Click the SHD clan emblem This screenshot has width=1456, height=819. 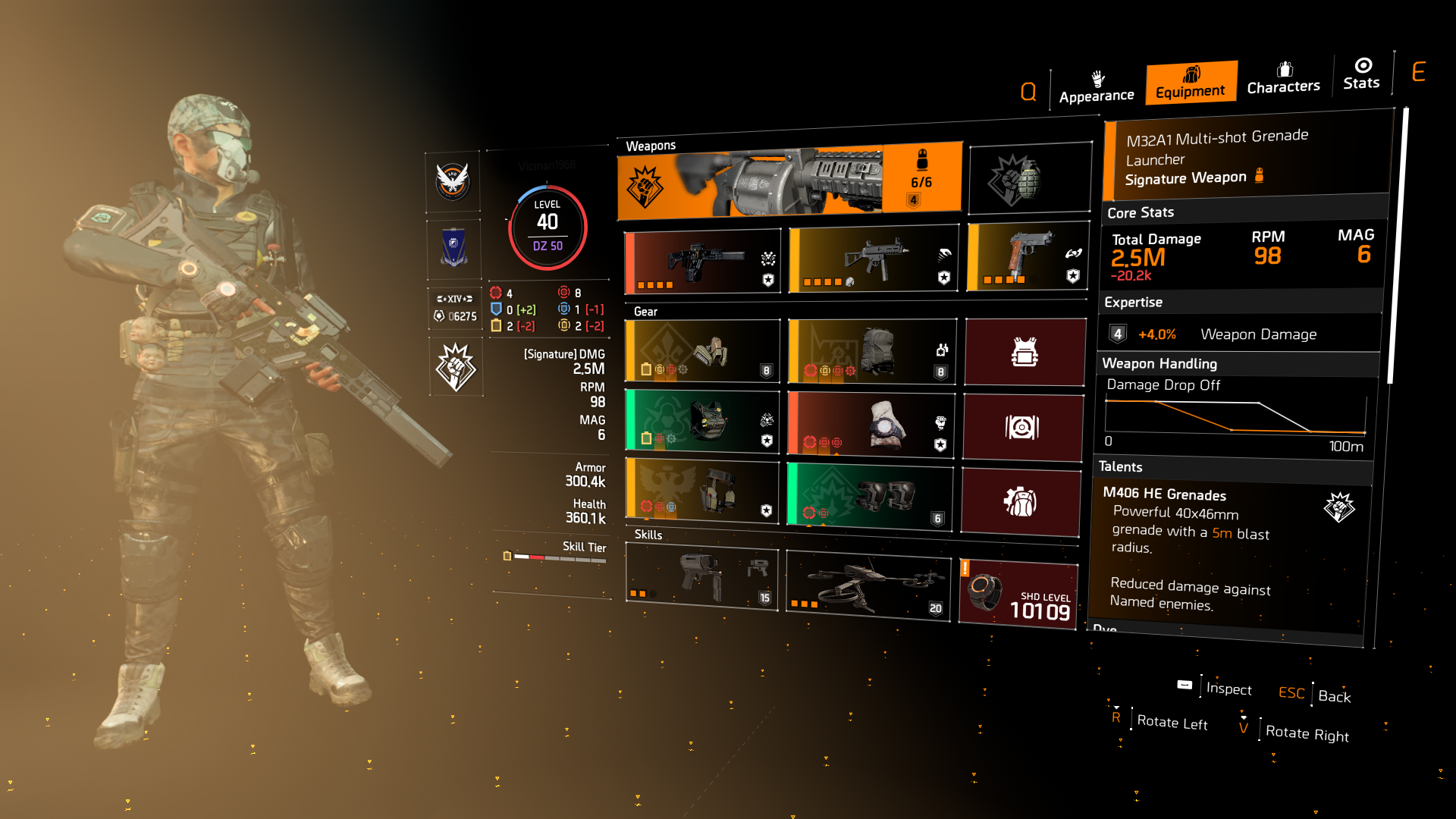454,181
